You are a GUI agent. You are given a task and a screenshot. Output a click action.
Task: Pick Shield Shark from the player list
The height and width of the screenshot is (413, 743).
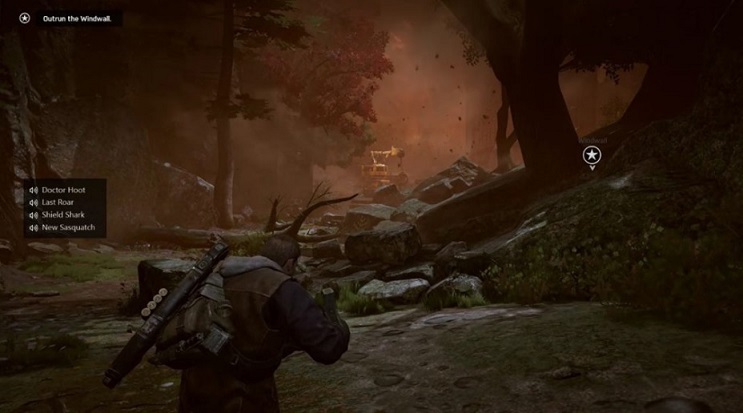(x=62, y=215)
